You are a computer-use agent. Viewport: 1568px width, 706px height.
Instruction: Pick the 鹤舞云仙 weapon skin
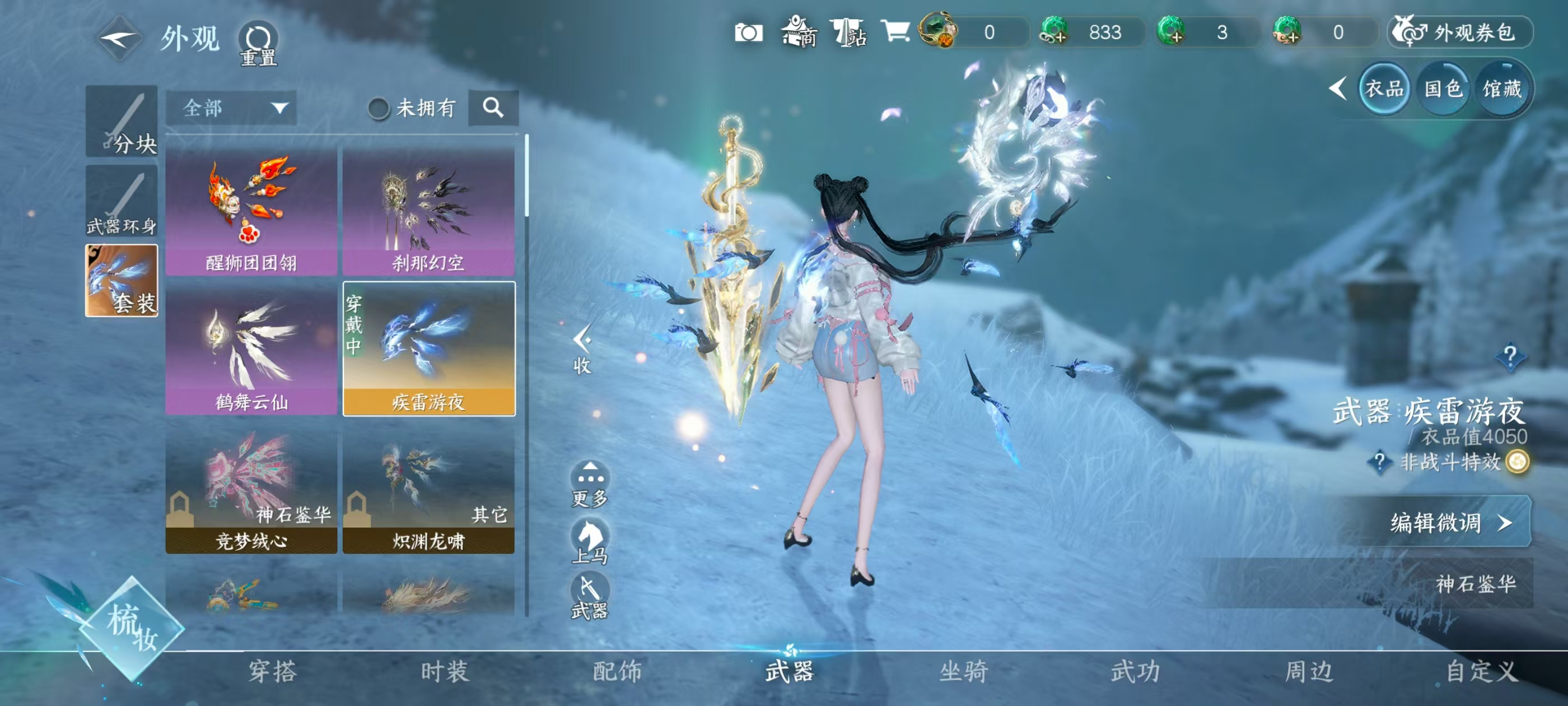coord(251,349)
